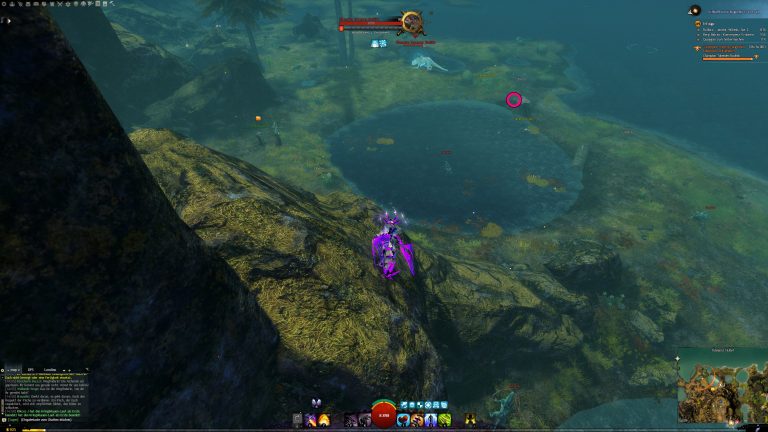Select the pale blue figure utility skill
Viewport: 768px width, 432px height.
coord(430,420)
